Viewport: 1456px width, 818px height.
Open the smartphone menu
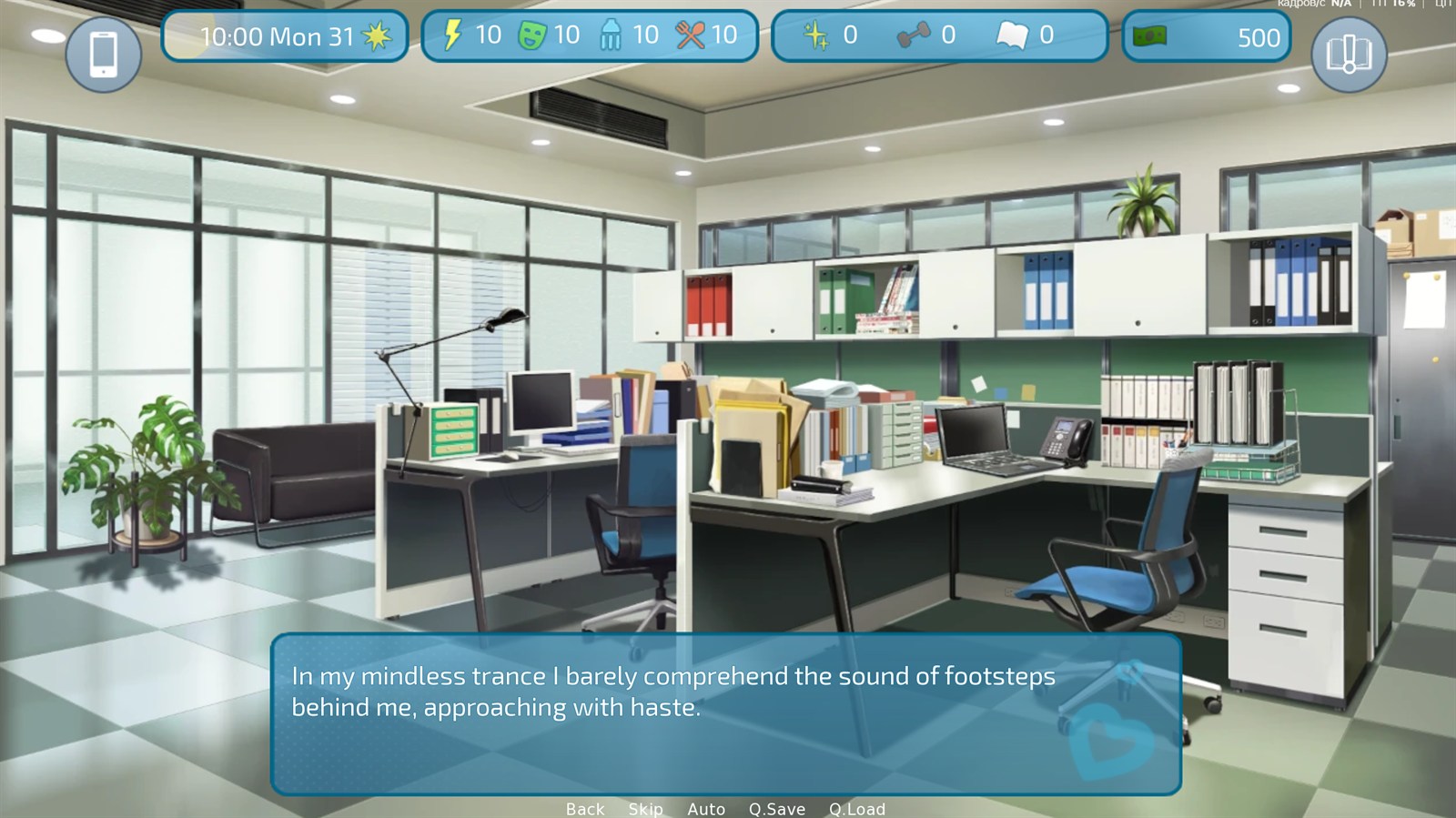coord(104,55)
